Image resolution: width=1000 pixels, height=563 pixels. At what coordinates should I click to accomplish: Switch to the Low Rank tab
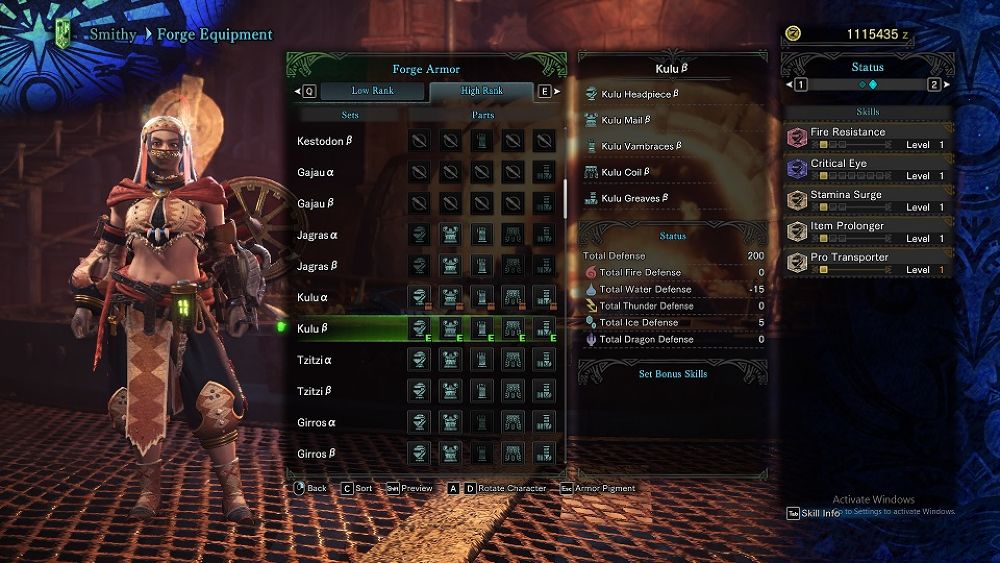tap(372, 91)
